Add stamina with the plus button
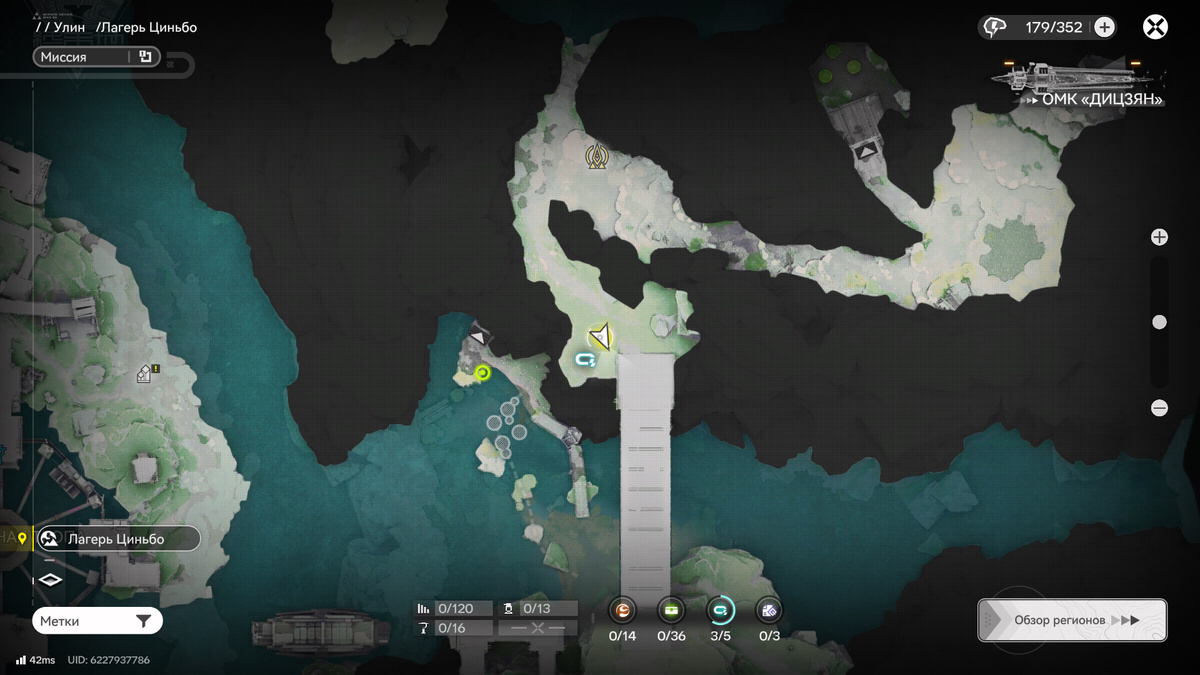 (x=1104, y=27)
